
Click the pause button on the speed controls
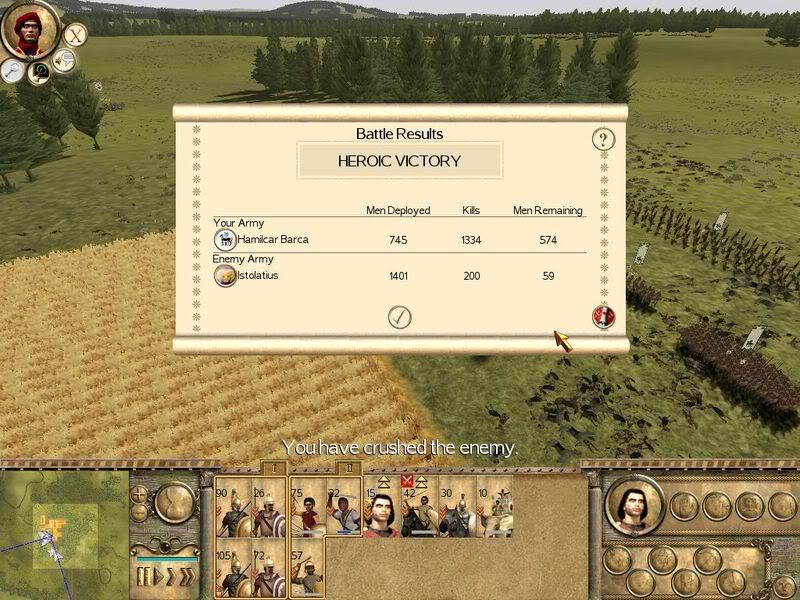coord(145,576)
